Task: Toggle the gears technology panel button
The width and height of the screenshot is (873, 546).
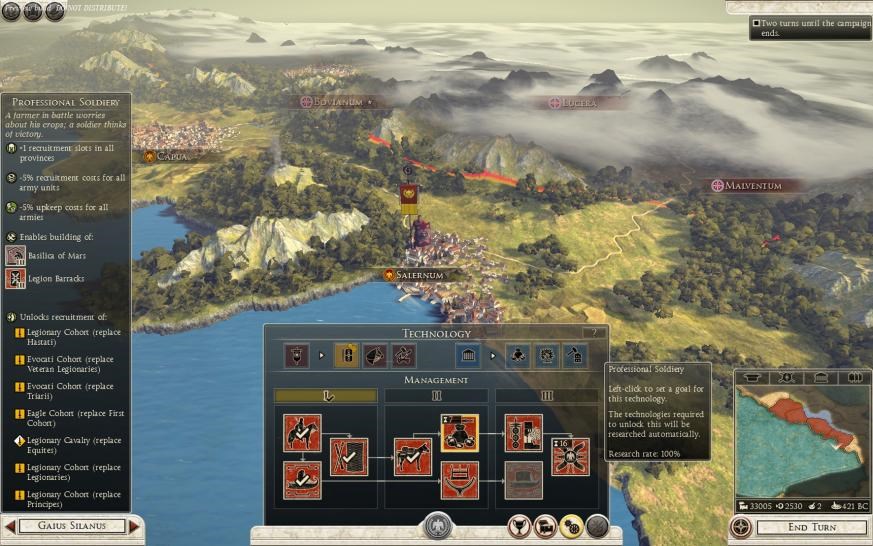Action: point(571,525)
